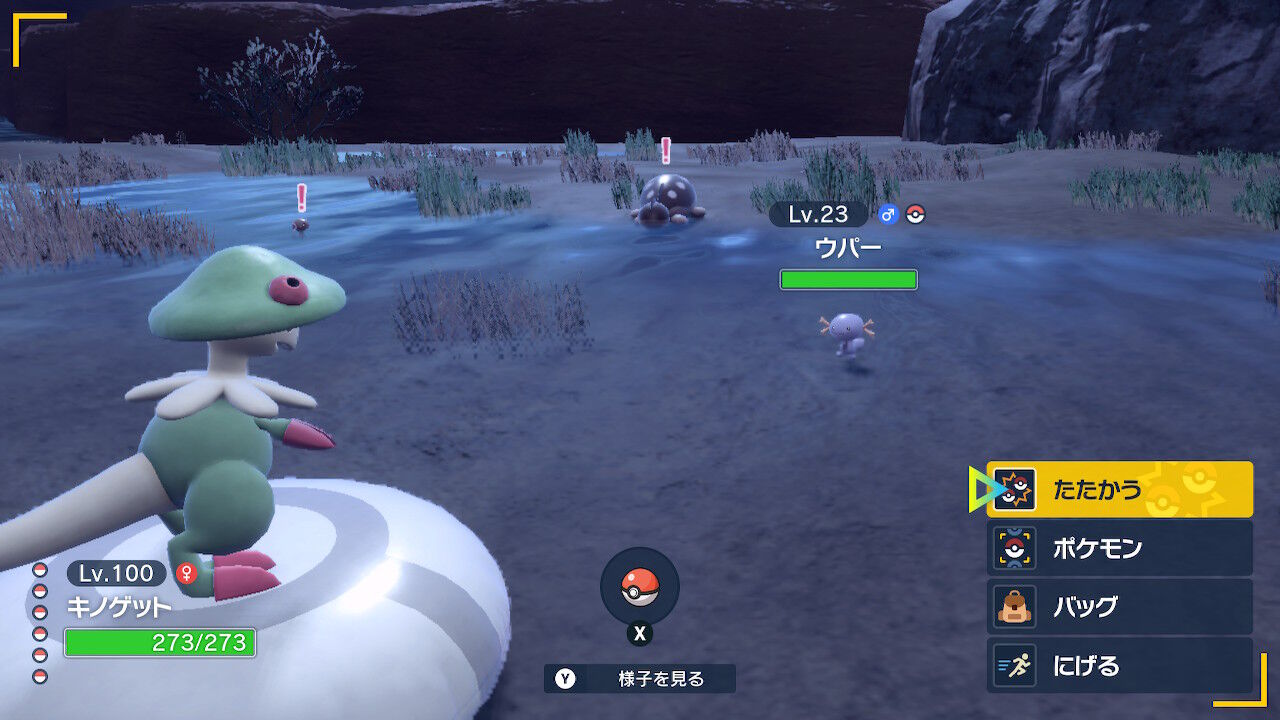This screenshot has width=1280, height=720.
Task: Click the 様子を見る status check button
Action: 640,679
